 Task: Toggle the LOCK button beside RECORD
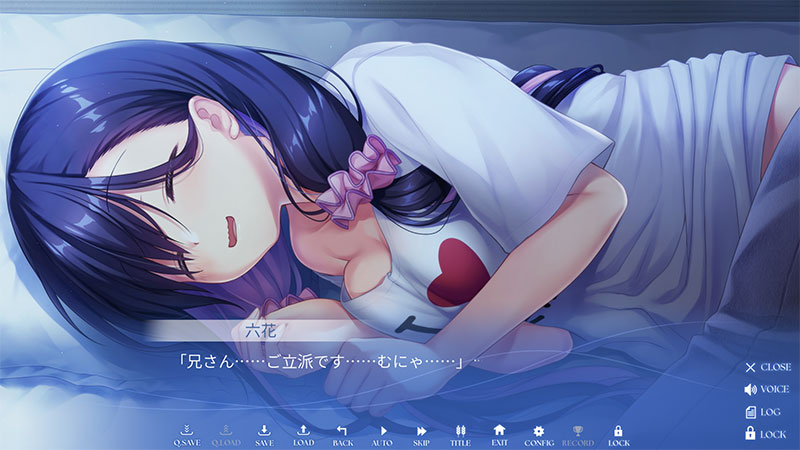coord(618,434)
